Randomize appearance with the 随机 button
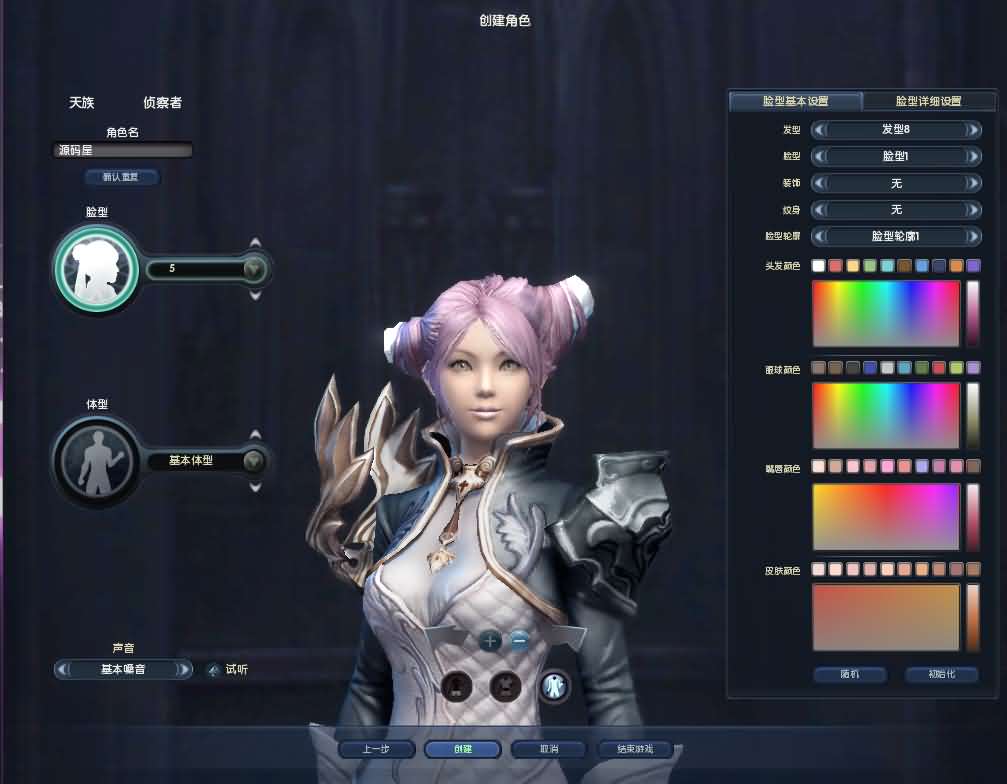The image size is (1007, 784). point(849,674)
